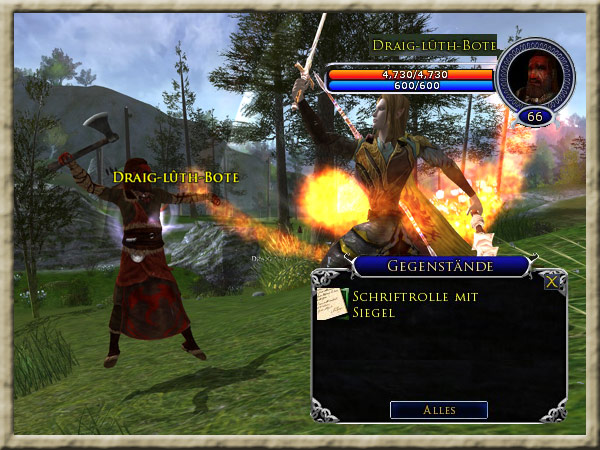Select the Draig-lûth-Bote target portrait
Viewport: 600px width, 450px height.
point(535,76)
